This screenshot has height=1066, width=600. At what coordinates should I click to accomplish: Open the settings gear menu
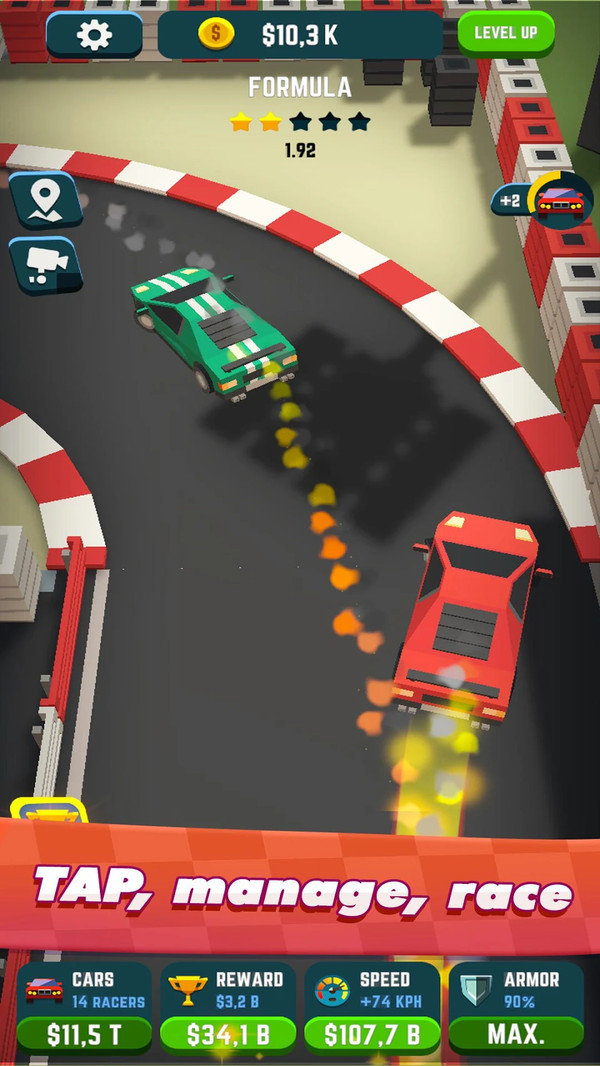(x=94, y=35)
